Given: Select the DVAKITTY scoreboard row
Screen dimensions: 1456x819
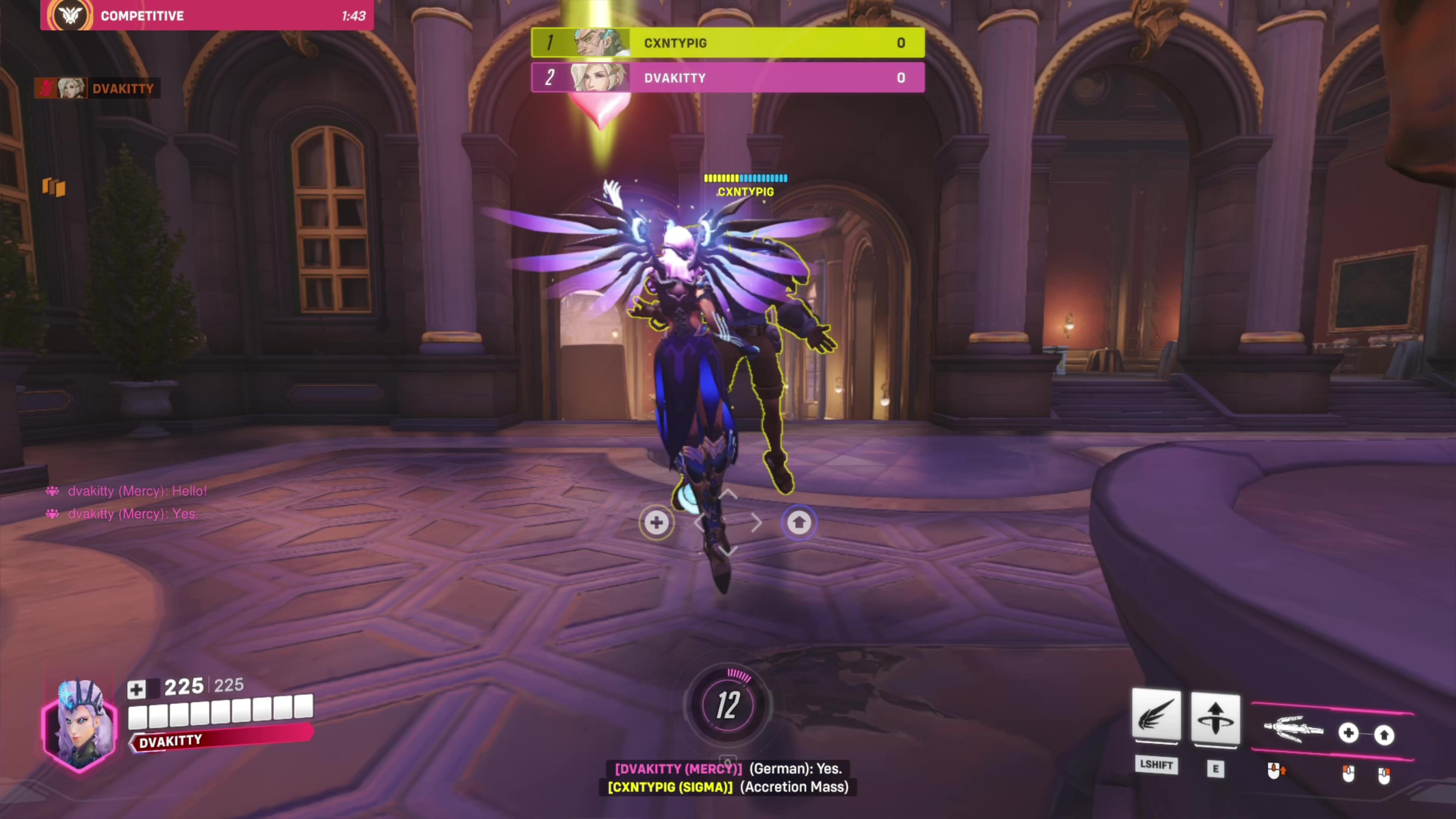Looking at the screenshot, I should (728, 77).
